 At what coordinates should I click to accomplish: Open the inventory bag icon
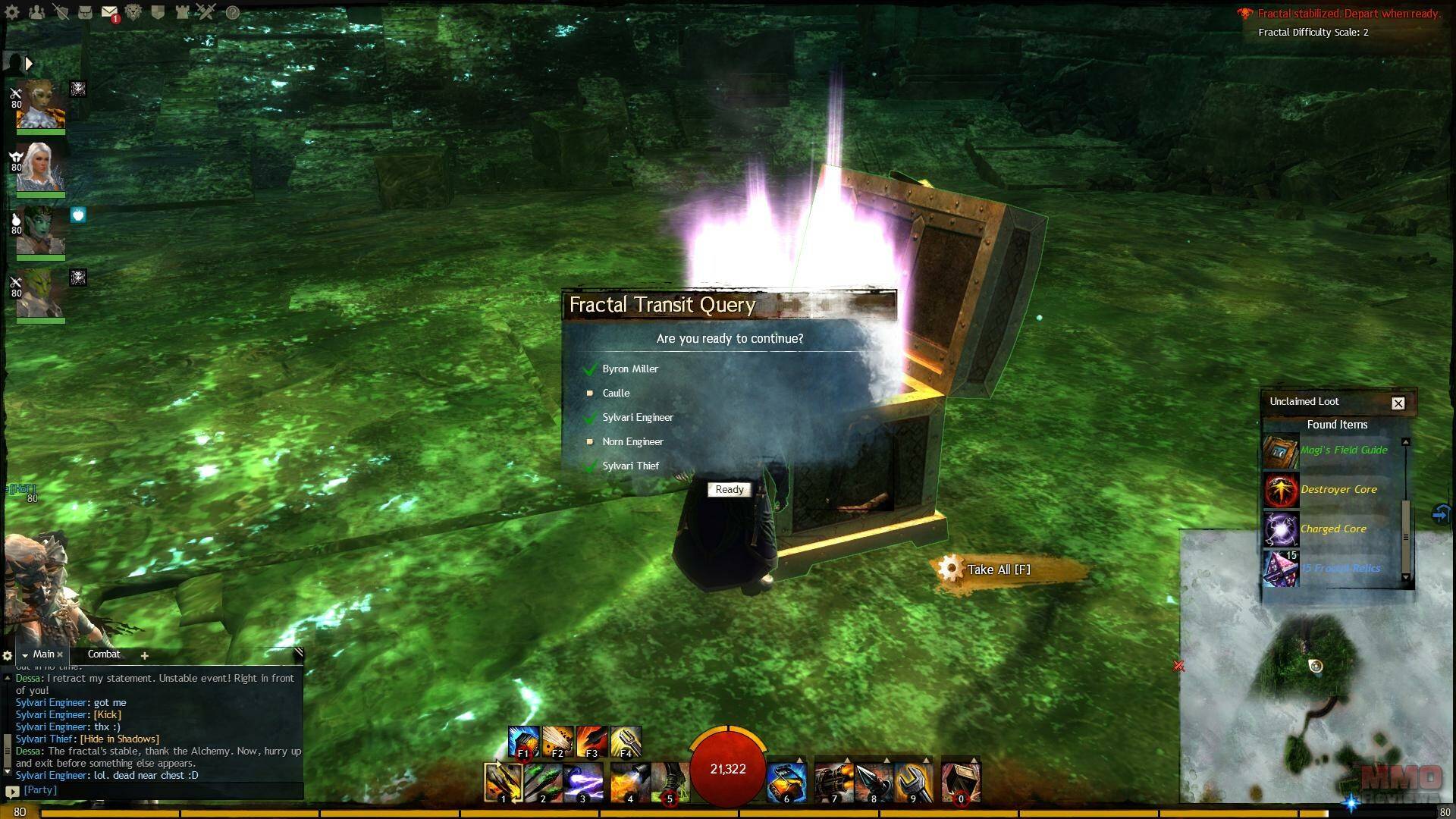pos(85,12)
